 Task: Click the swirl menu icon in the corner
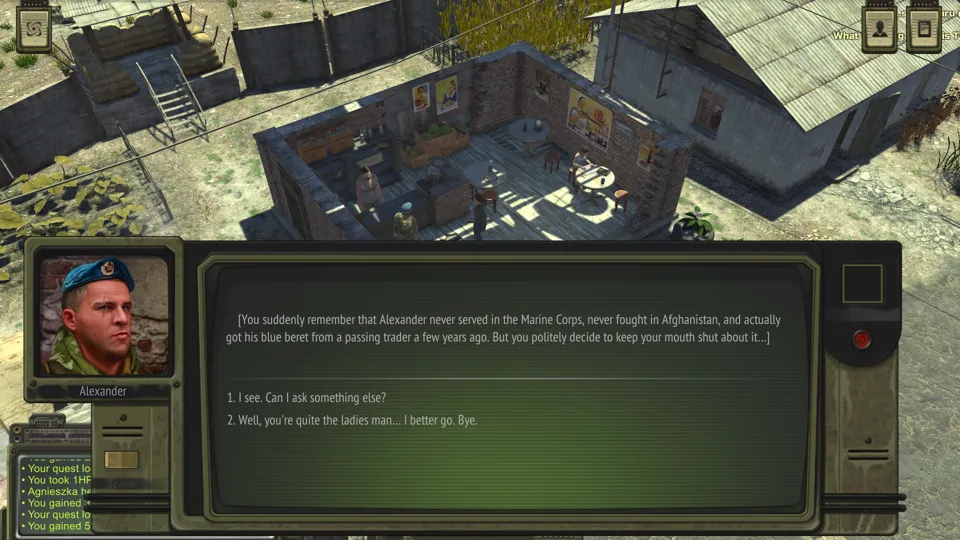(34, 29)
